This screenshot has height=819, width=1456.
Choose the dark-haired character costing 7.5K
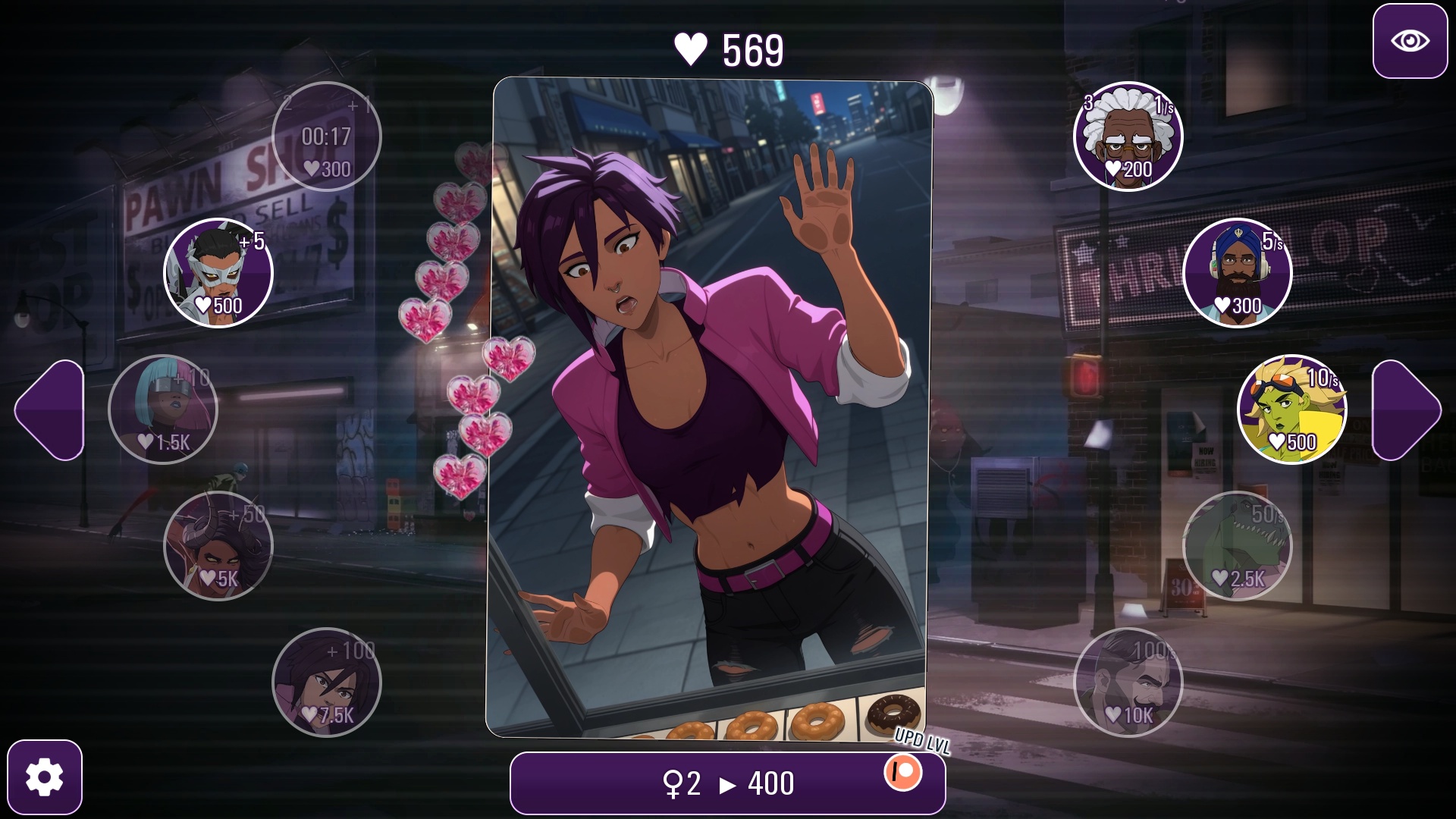pyautogui.click(x=327, y=682)
